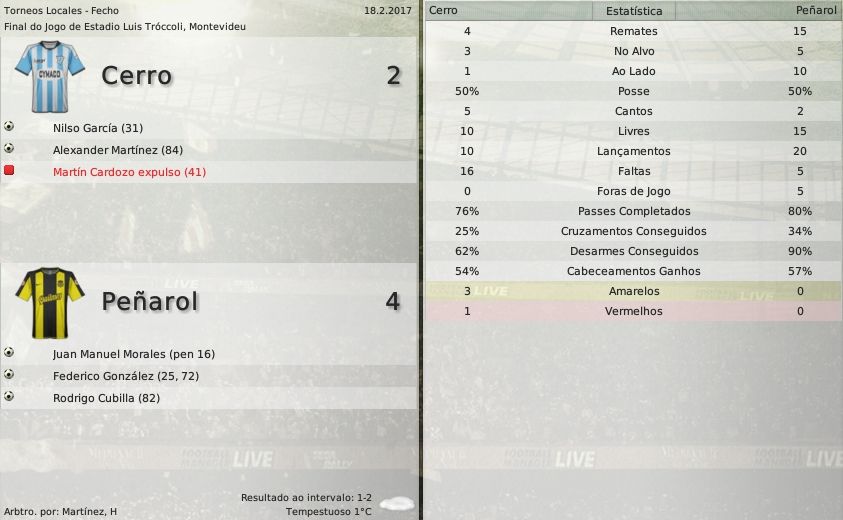This screenshot has height=520, width=843.
Task: Click the Peñarol column header in stats
Action: [x=816, y=10]
